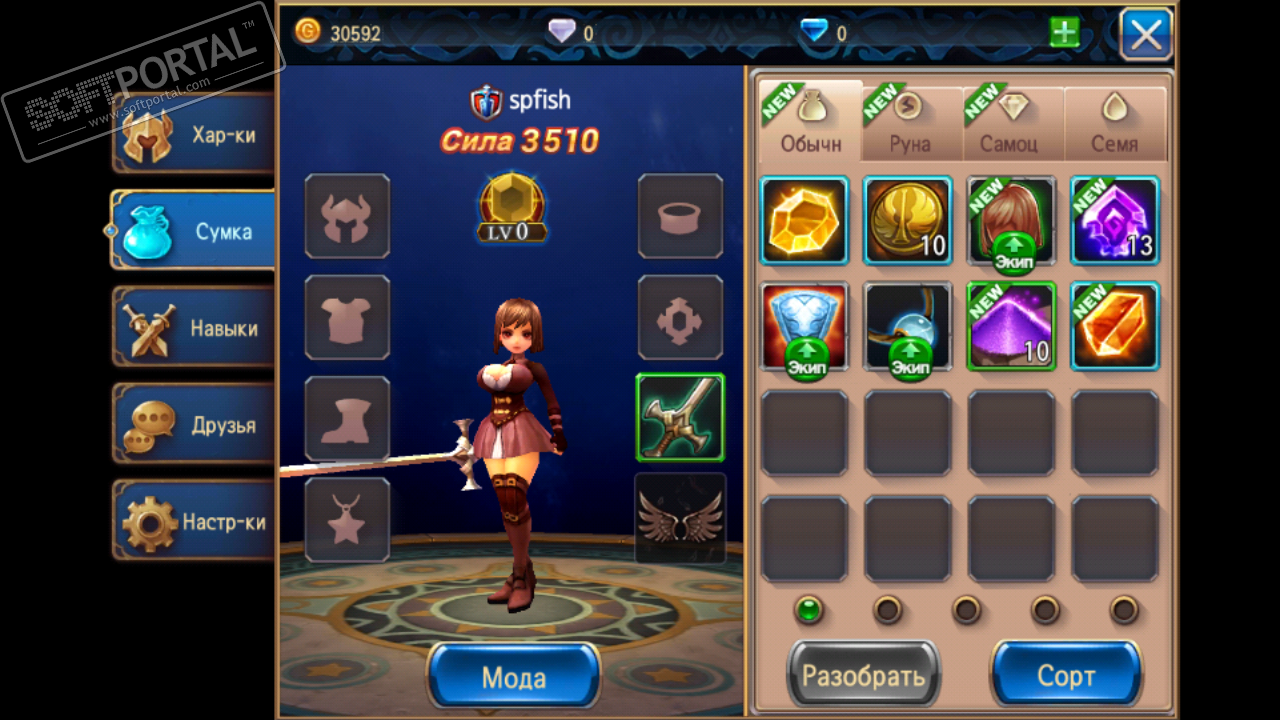Choose the brown hair item in the bag

(1011, 220)
